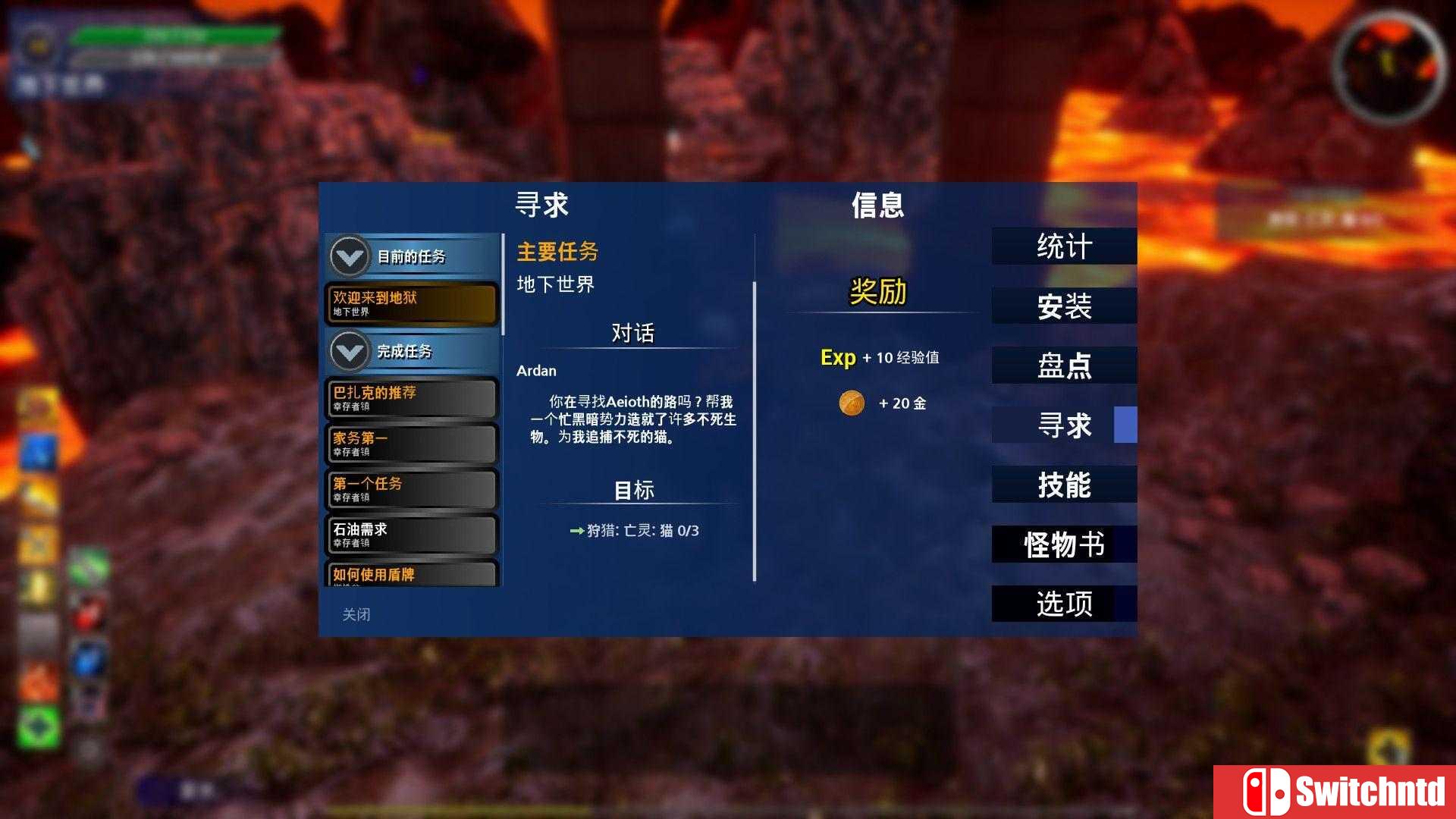Viewport: 1456px width, 819px height.
Task: Open the 石油需求 completed quest
Action: (x=410, y=534)
